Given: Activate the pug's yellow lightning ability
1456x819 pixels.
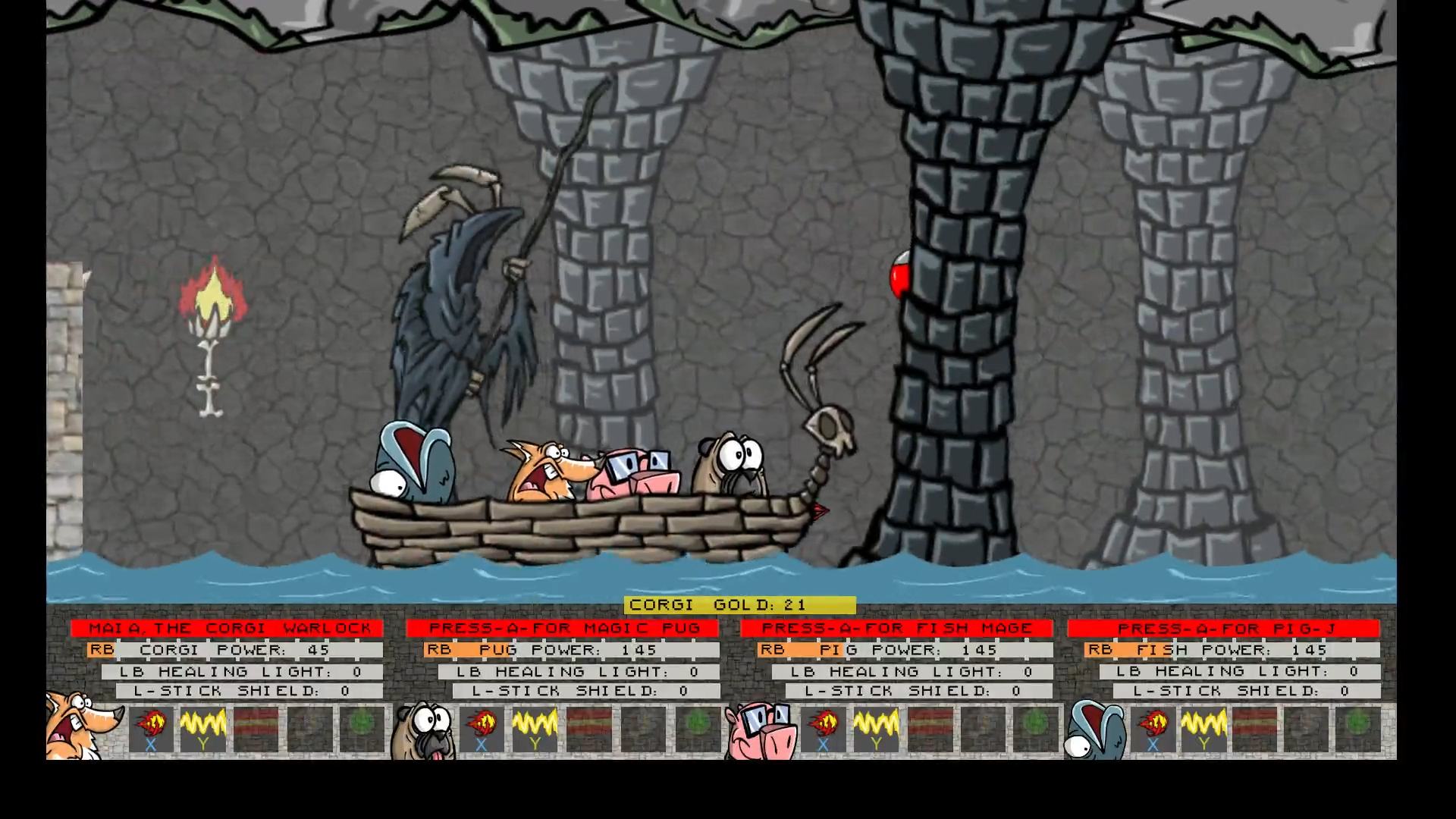Looking at the screenshot, I should (535, 729).
